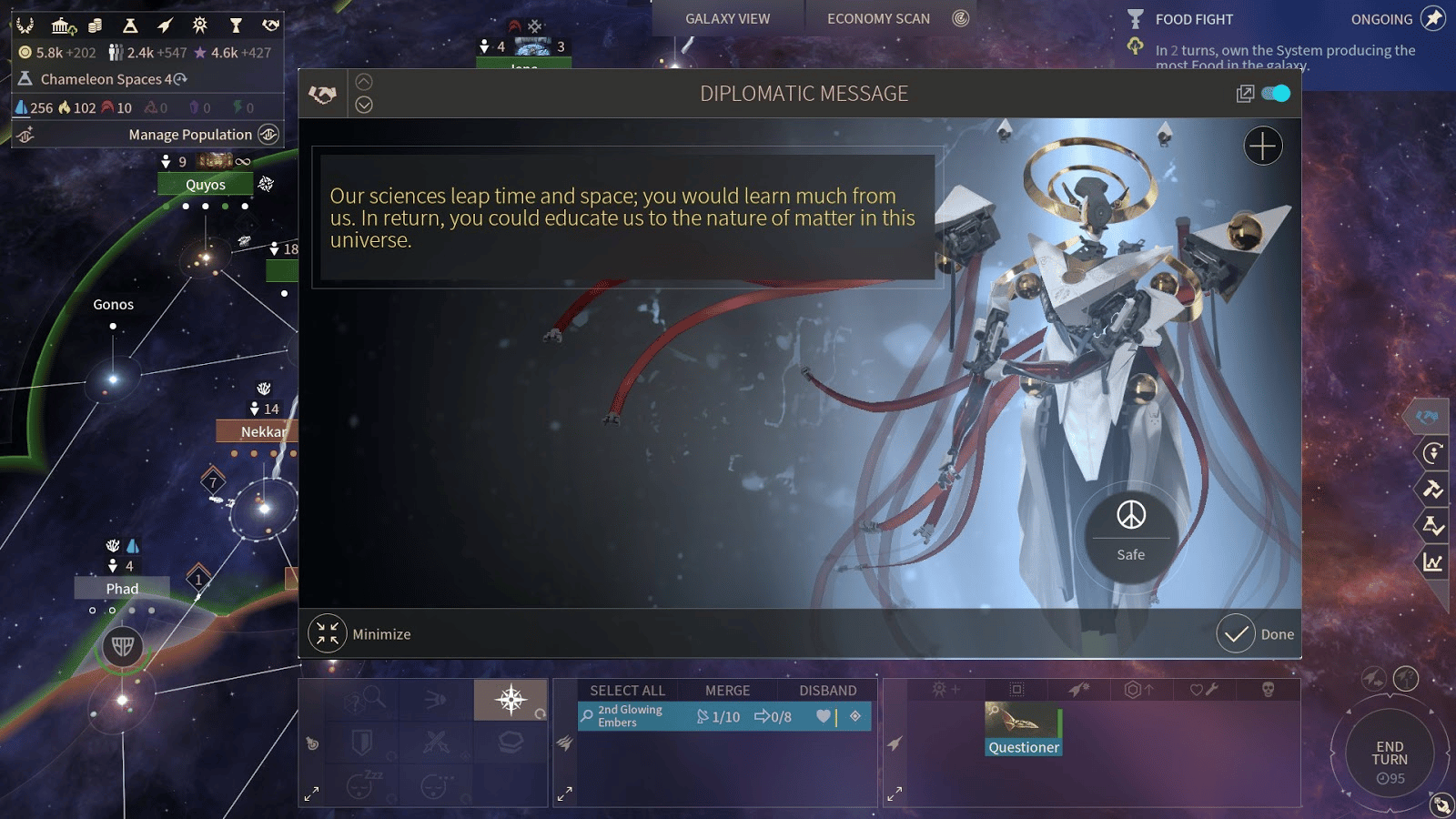The image size is (1456, 819).
Task: Switch to Economy Scan
Action: pos(878,18)
